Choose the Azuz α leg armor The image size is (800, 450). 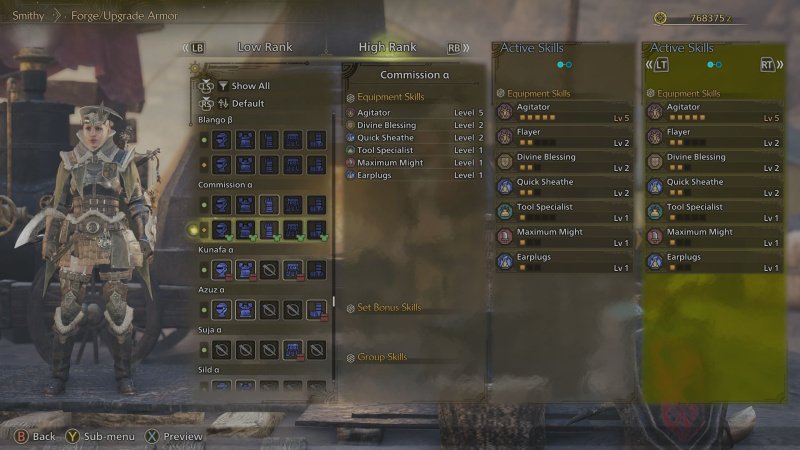[316, 309]
